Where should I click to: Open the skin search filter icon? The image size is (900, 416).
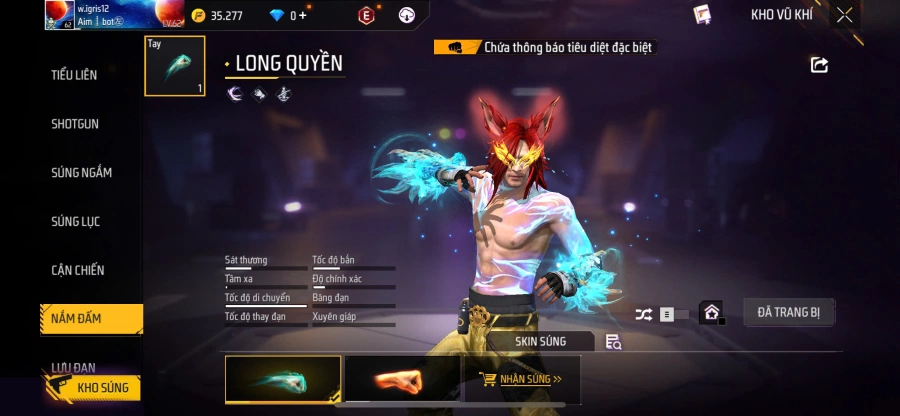(613, 342)
